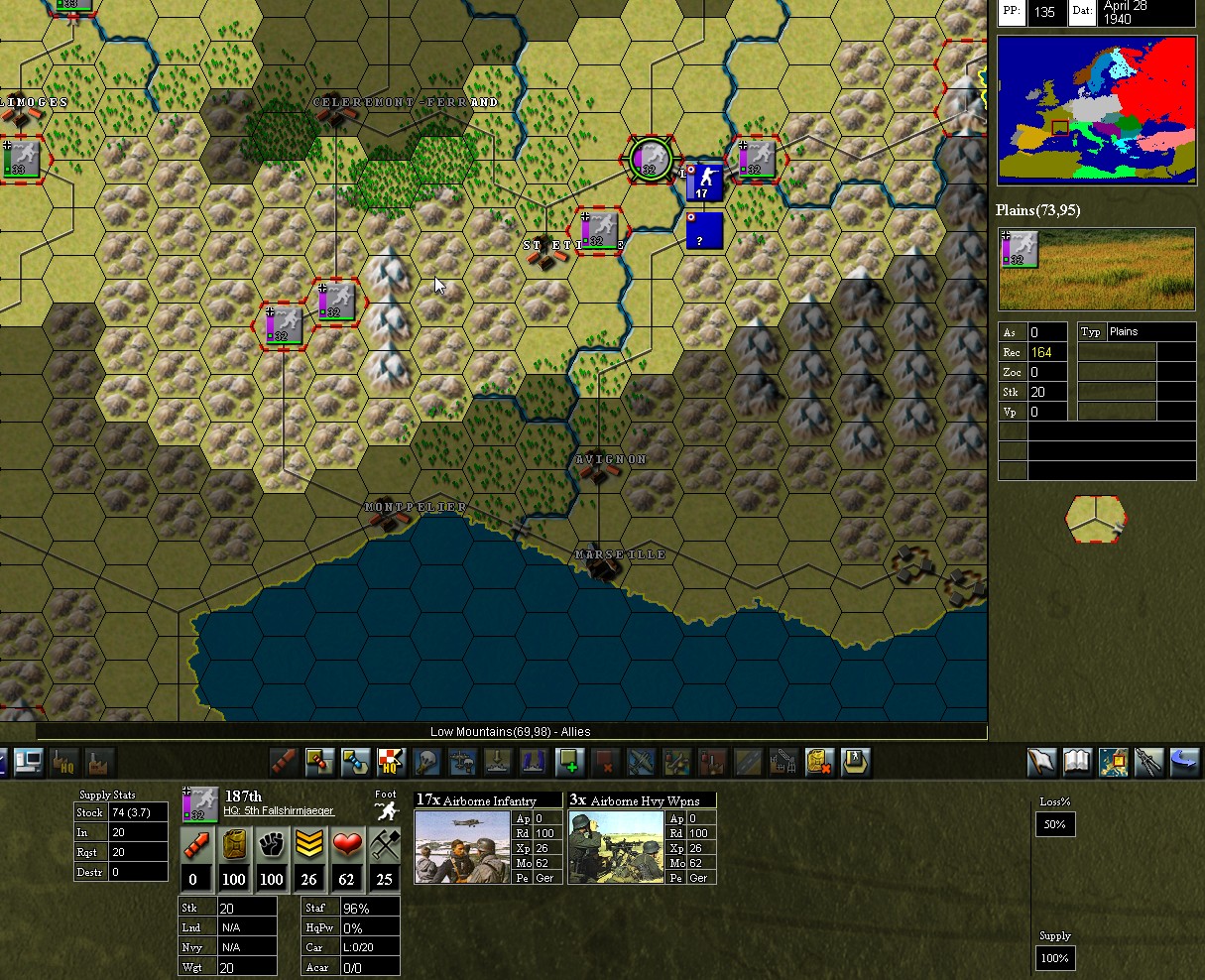Image resolution: width=1205 pixels, height=980 pixels.
Task: Open the HQ flag order button
Action: (391, 762)
